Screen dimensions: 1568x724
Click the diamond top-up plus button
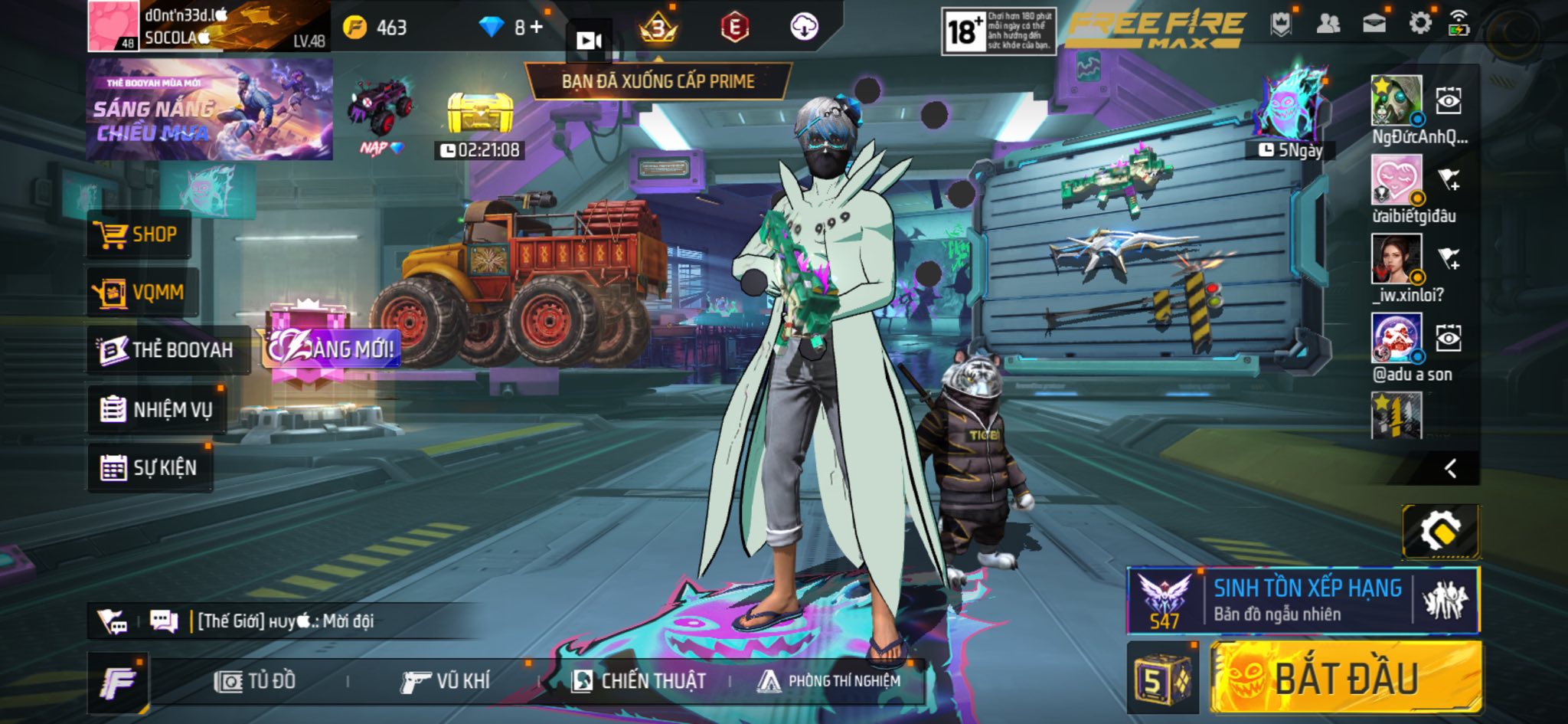[537, 28]
